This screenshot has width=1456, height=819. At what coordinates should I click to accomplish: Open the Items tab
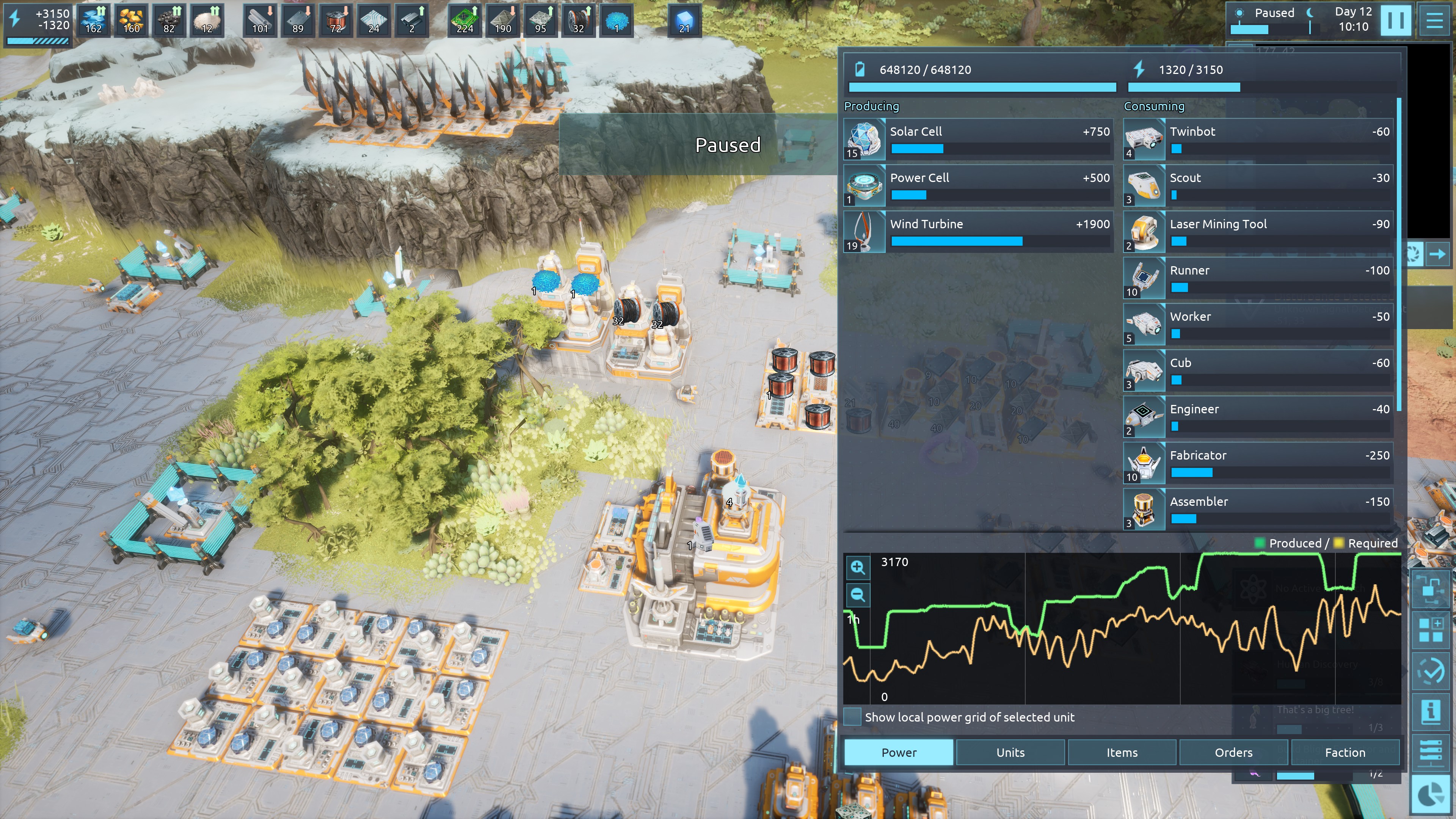[x=1122, y=752]
